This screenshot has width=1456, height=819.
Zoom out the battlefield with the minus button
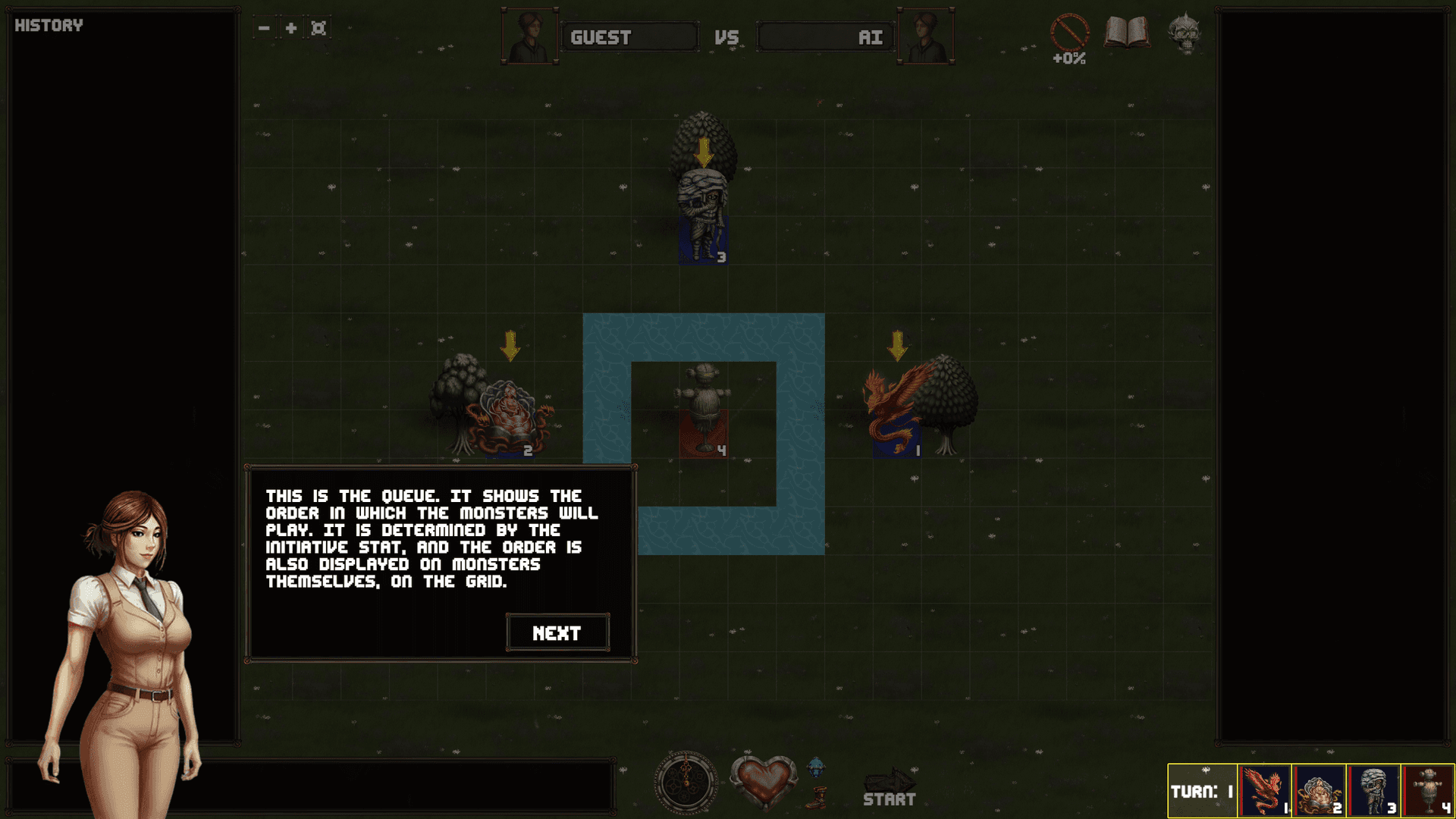[264, 28]
